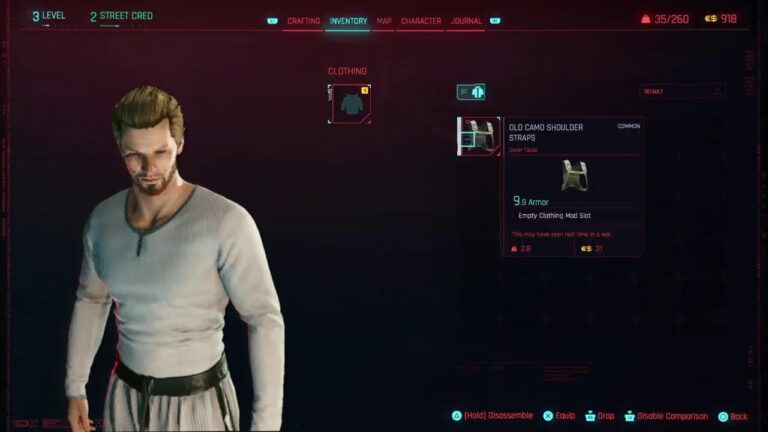Select the Inventory tab
The image size is (768, 432).
point(348,21)
